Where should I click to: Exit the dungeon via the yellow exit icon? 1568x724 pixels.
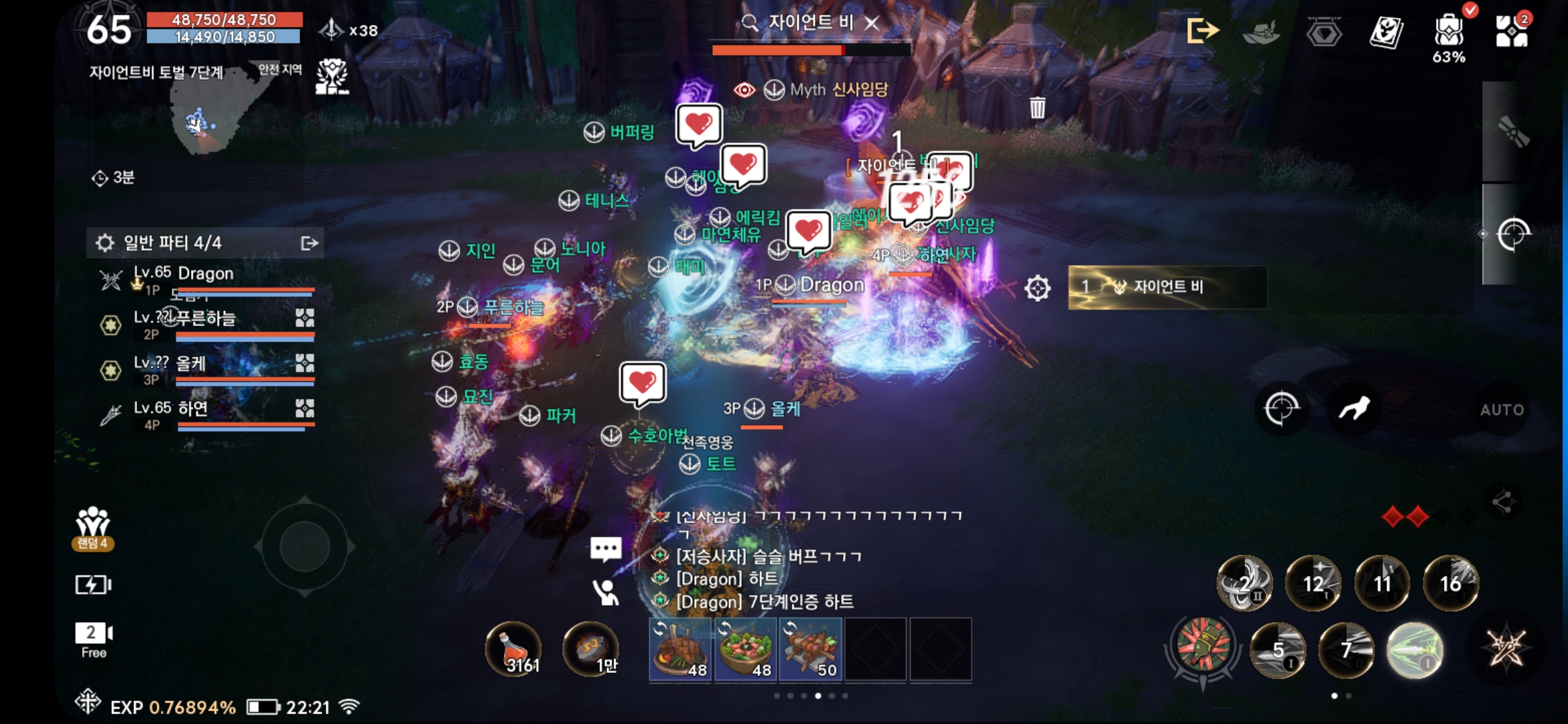1202,30
